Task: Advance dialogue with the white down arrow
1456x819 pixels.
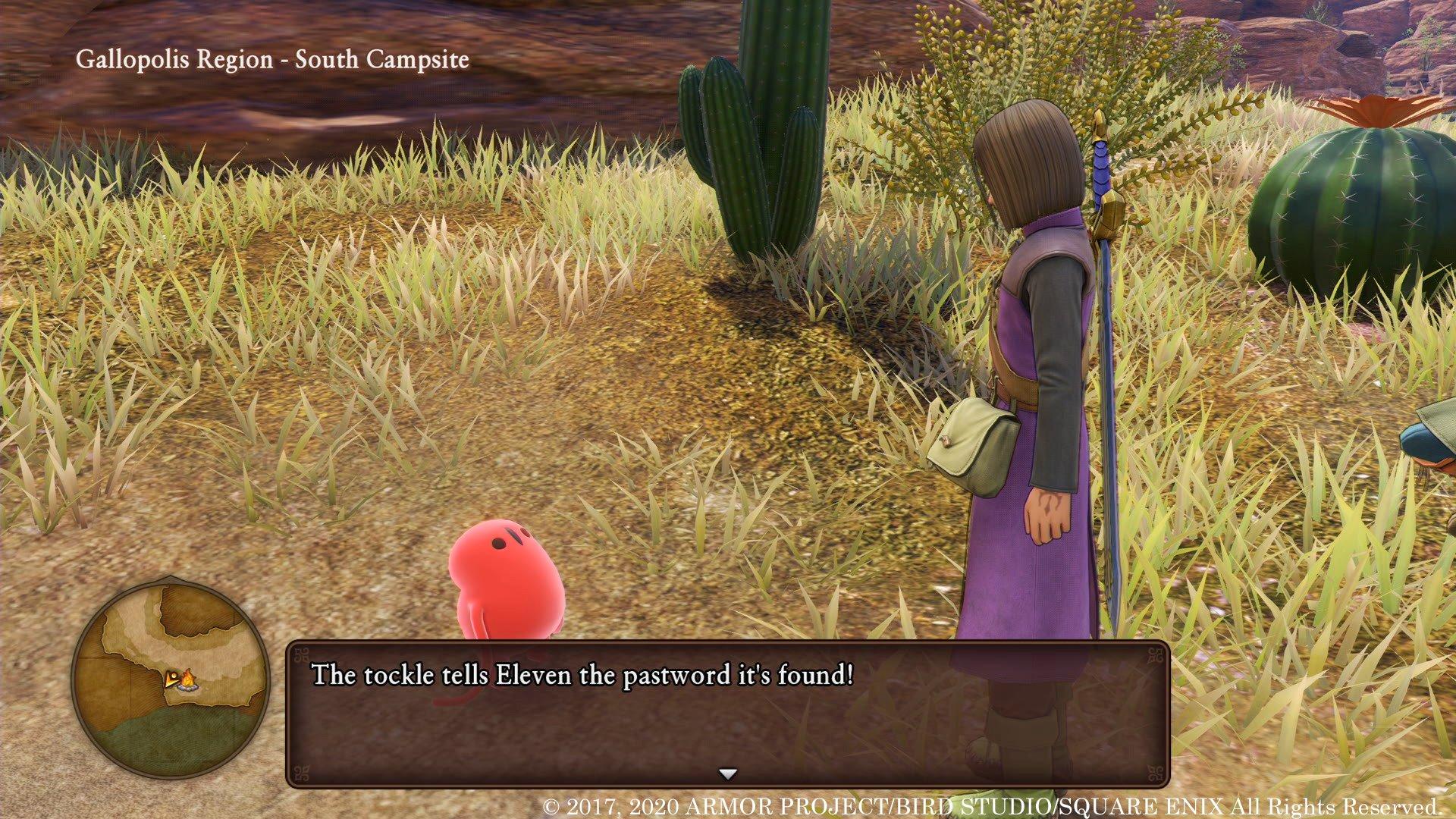Action: click(x=728, y=774)
